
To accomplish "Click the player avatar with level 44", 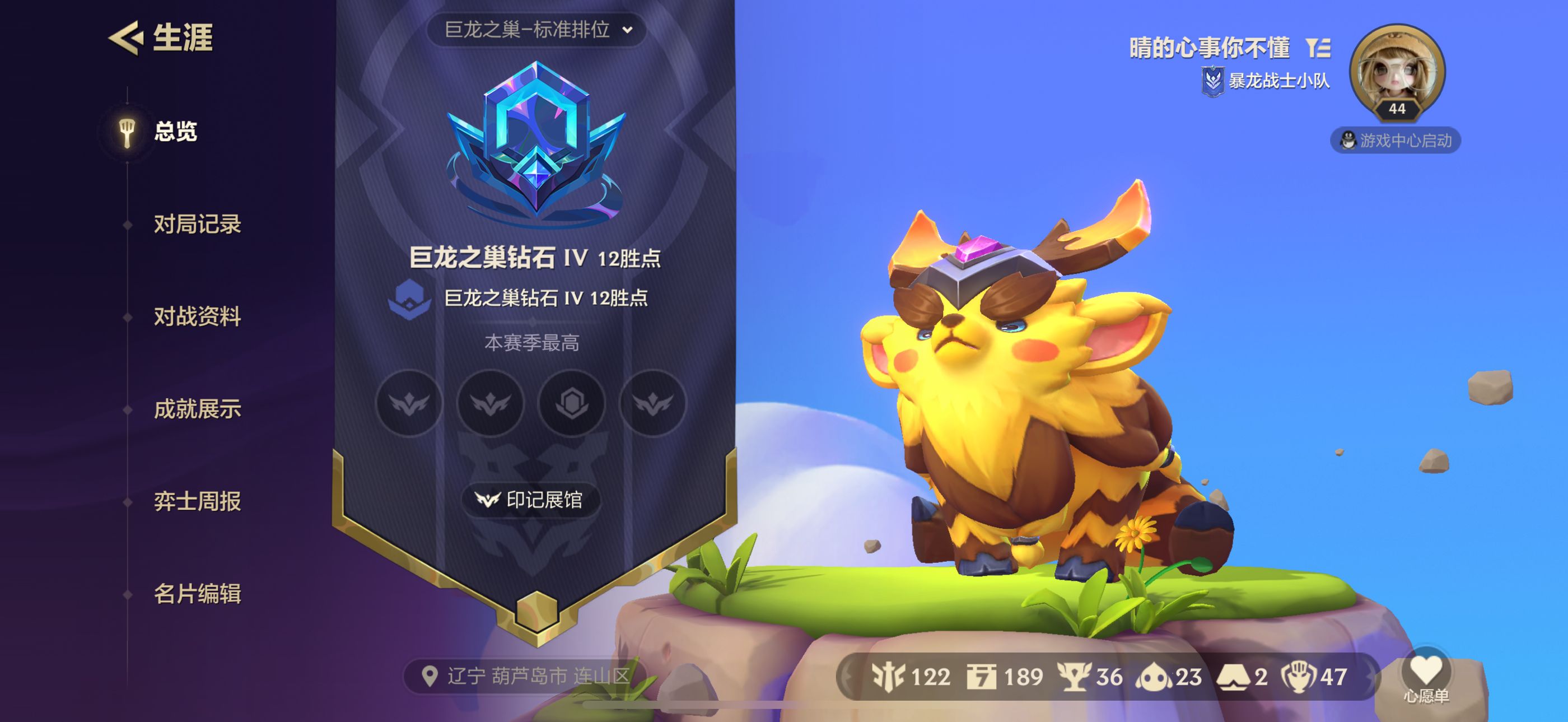I will pos(1396,71).
